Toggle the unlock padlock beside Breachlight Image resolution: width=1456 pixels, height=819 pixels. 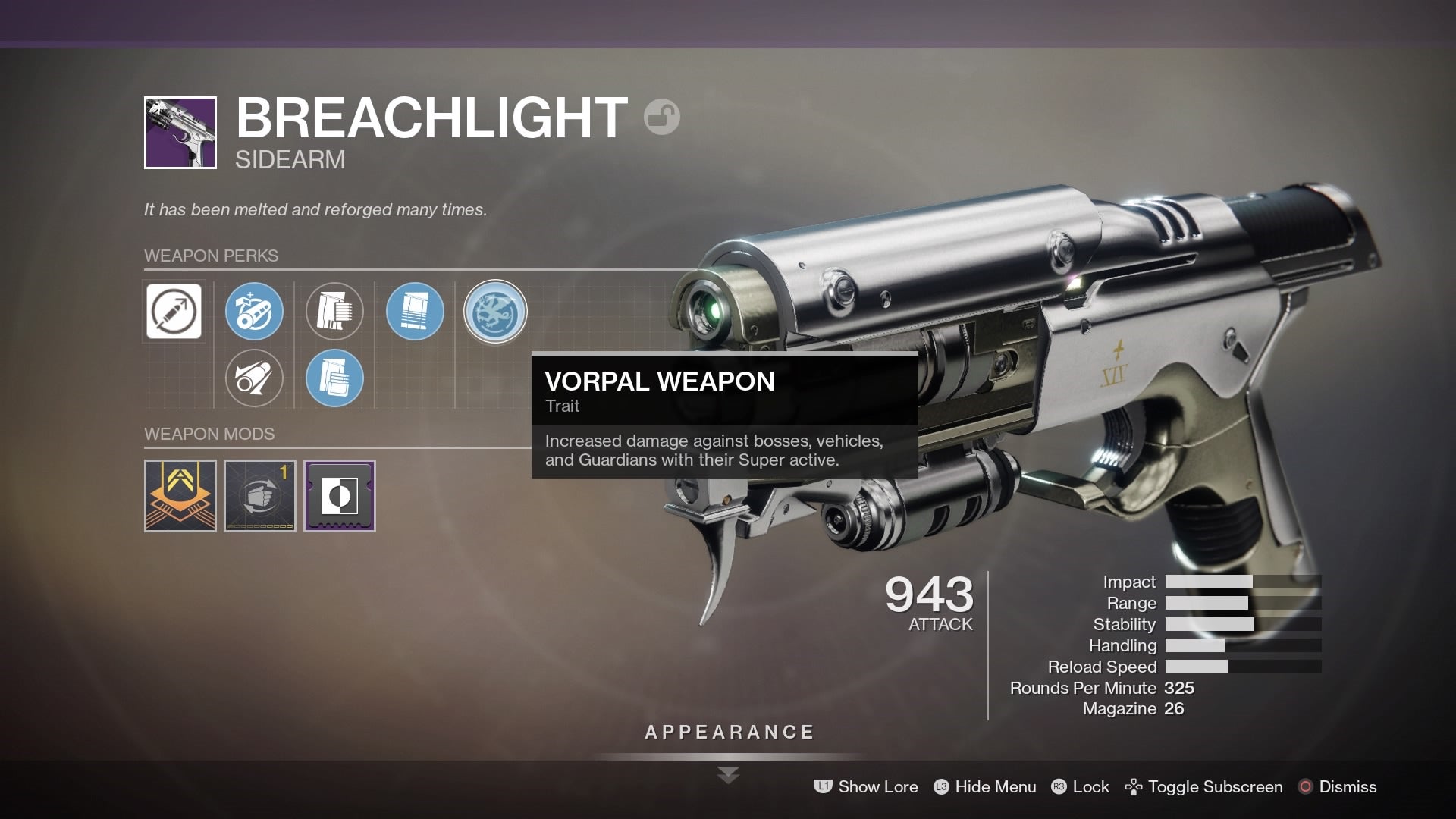pyautogui.click(x=661, y=116)
